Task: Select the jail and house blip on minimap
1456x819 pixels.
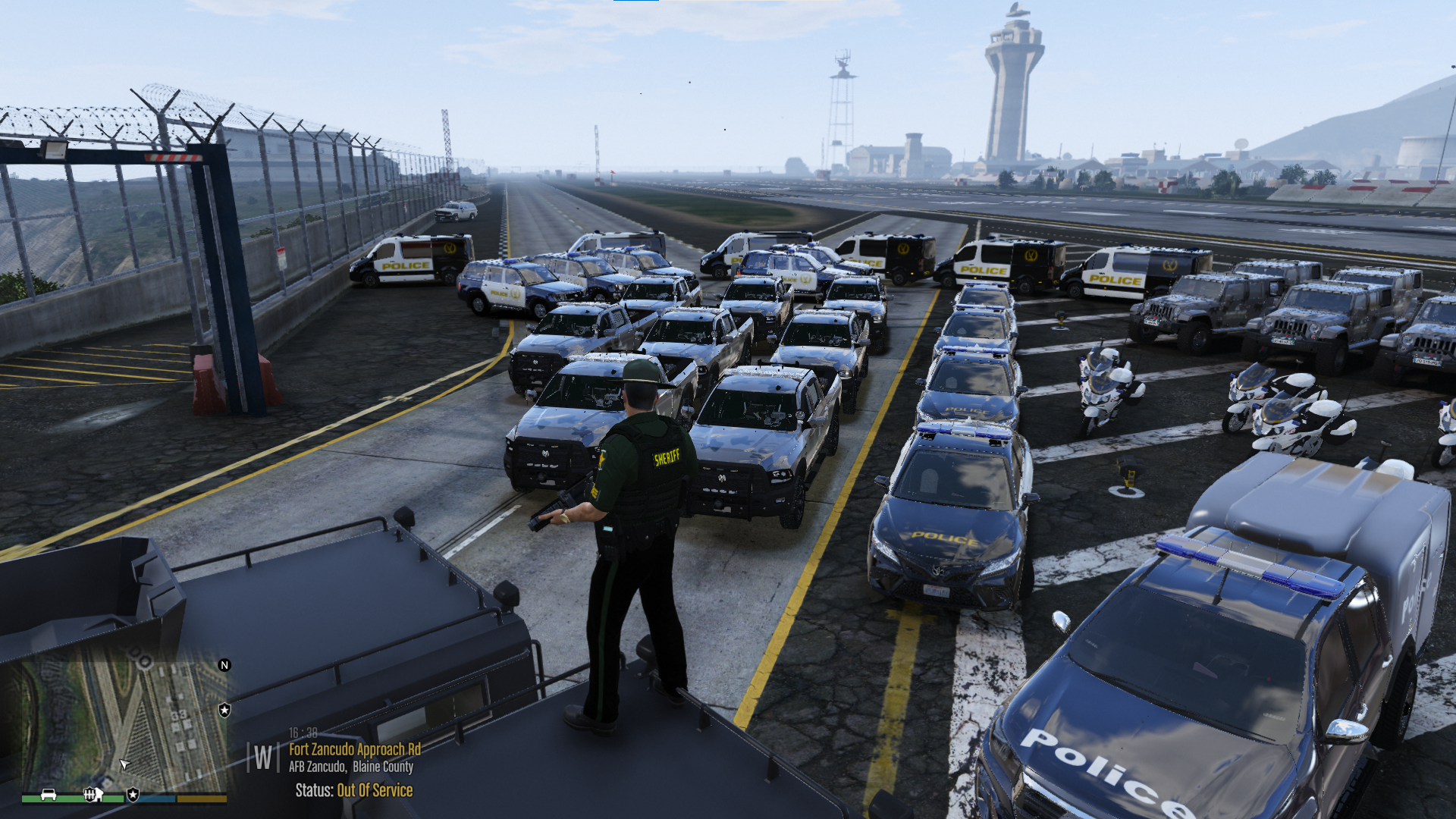Action: 93,794
